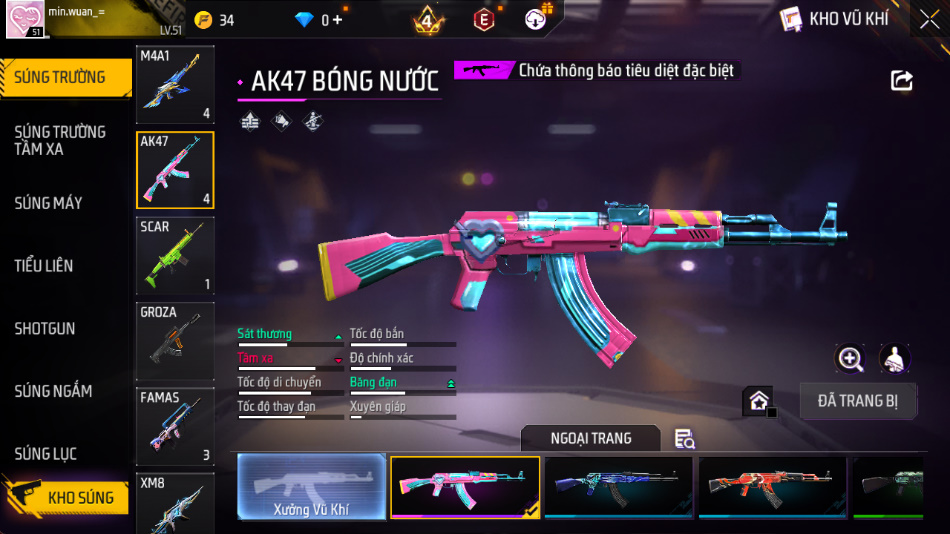Close the weapon screen with X

pyautogui.click(x=929, y=20)
